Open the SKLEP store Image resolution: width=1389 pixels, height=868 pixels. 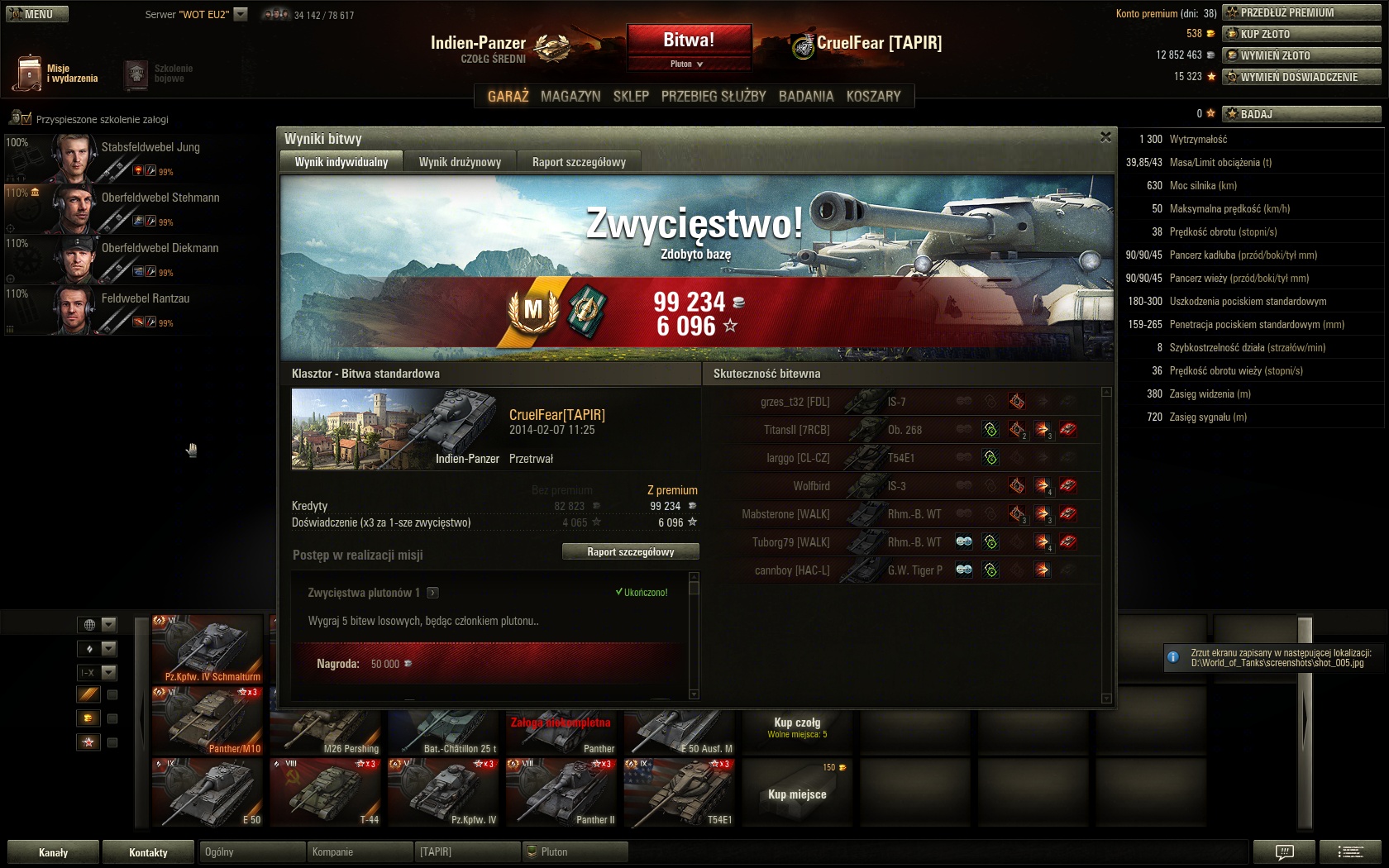631,97
